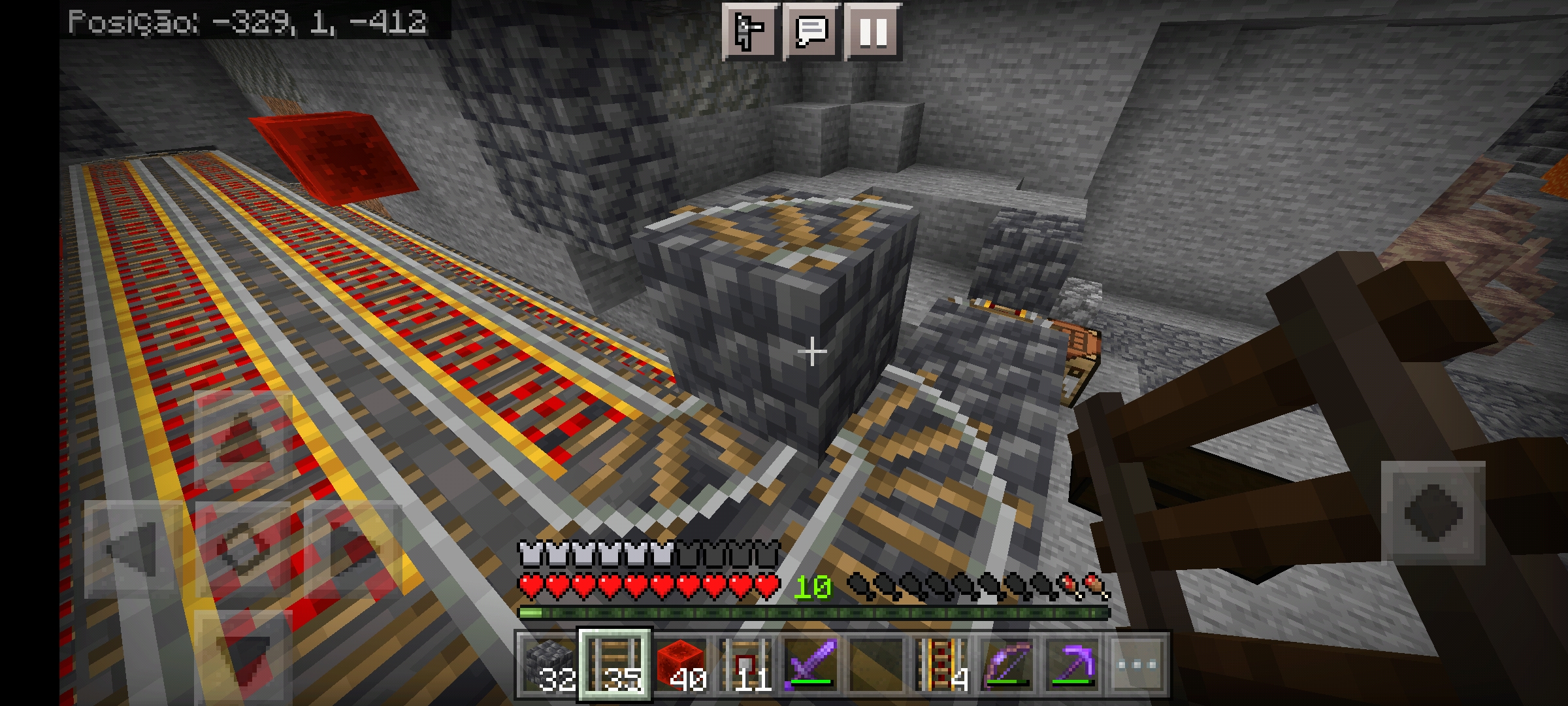
Task: Tap the jump button
Action: [1433, 512]
